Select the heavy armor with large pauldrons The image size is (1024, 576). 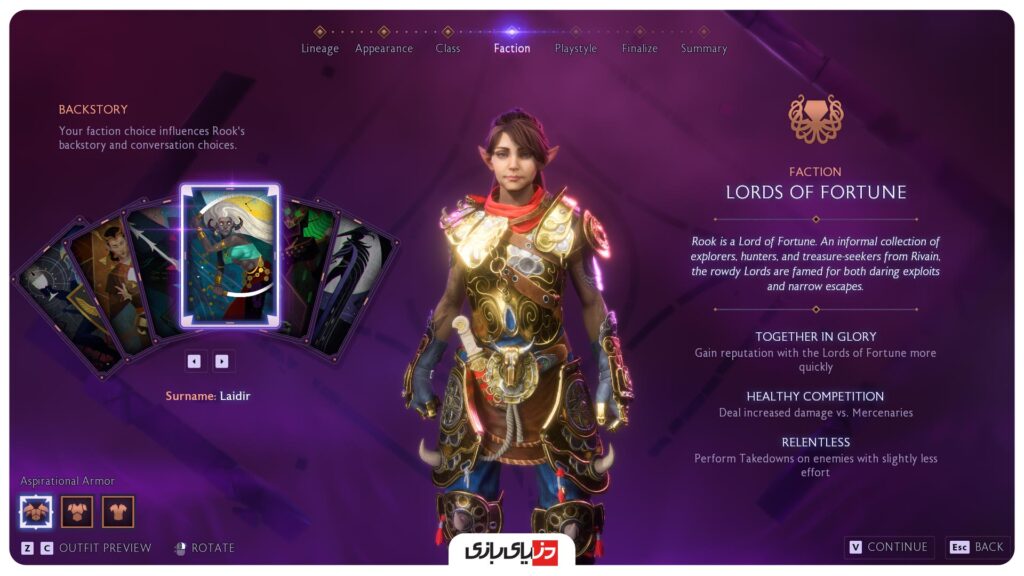pyautogui.click(x=36, y=512)
